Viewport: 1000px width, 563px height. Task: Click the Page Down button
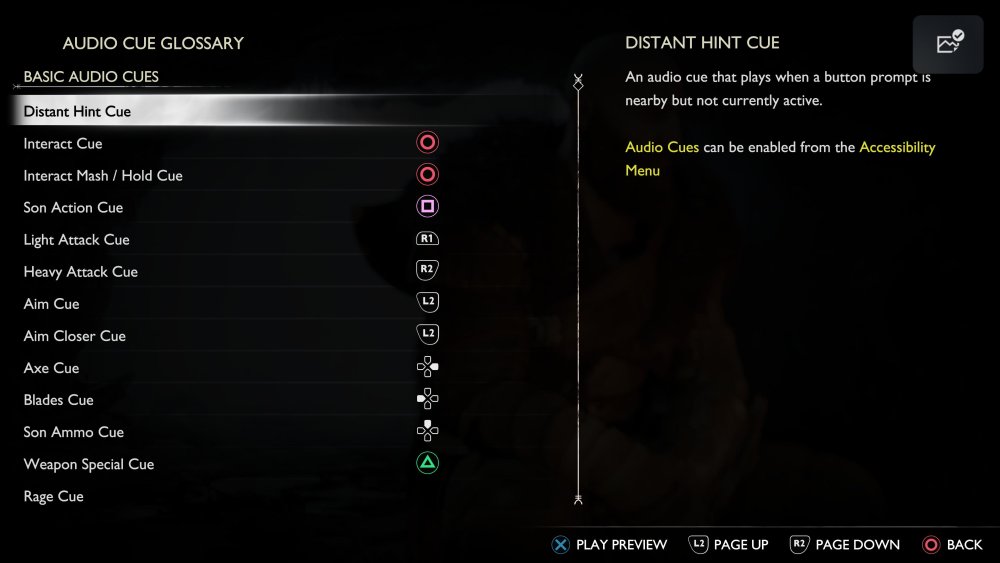845,544
